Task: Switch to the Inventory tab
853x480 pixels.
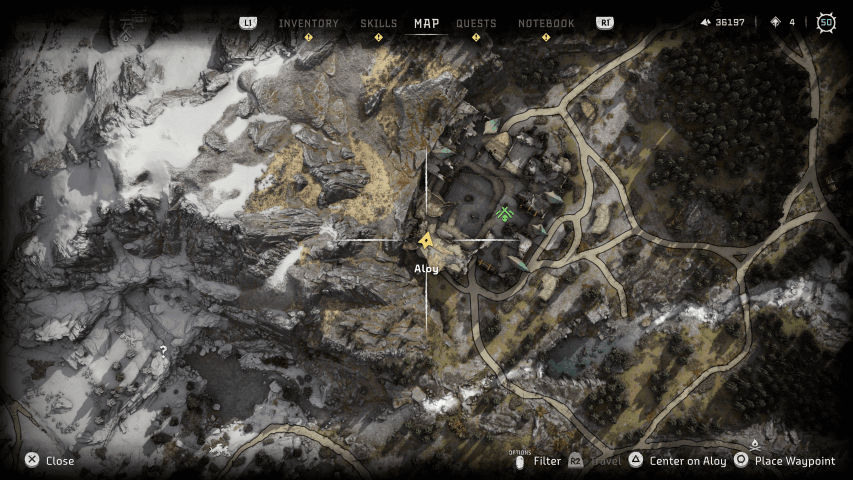Action: (x=308, y=23)
